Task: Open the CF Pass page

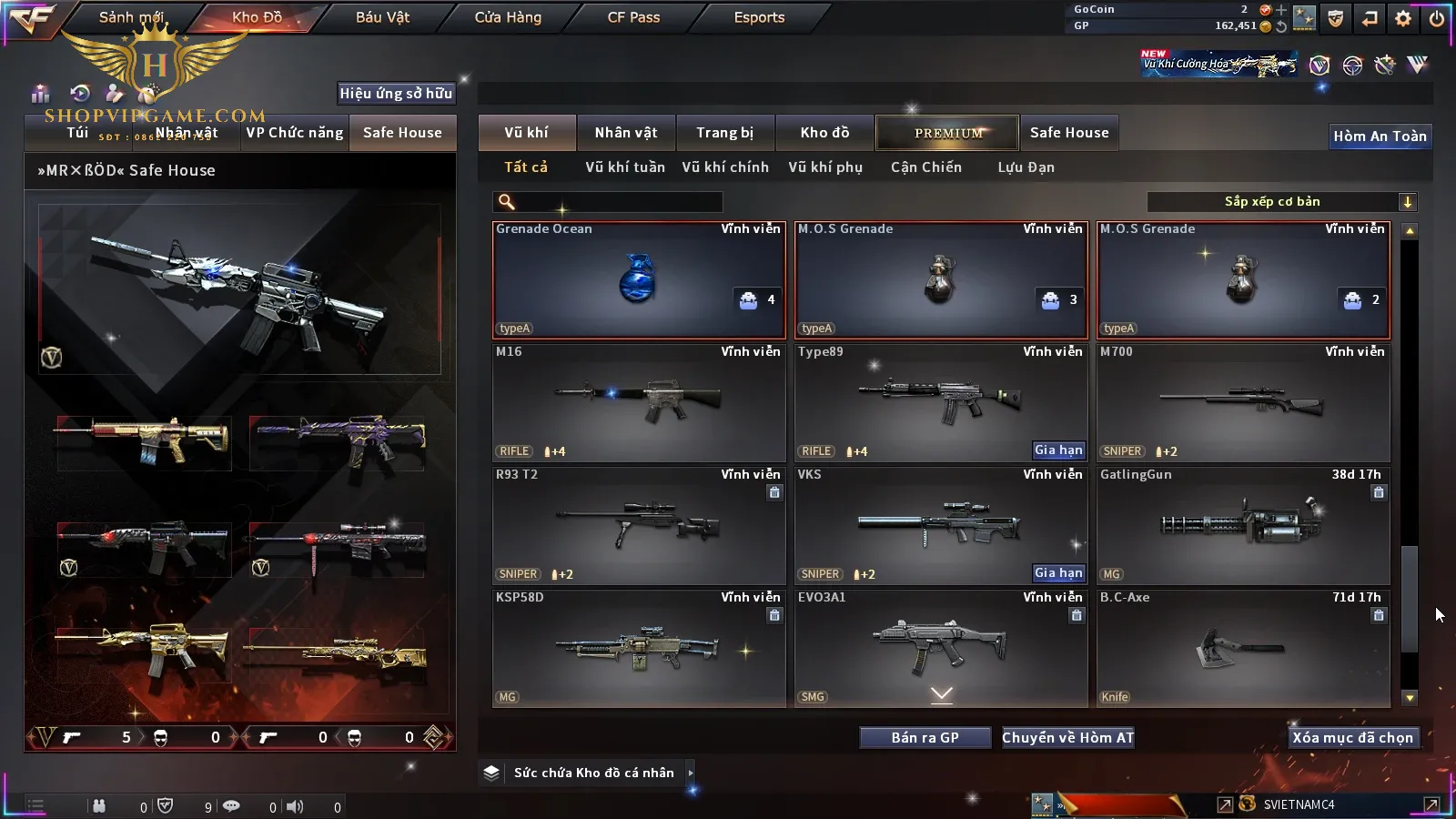Action: click(633, 17)
